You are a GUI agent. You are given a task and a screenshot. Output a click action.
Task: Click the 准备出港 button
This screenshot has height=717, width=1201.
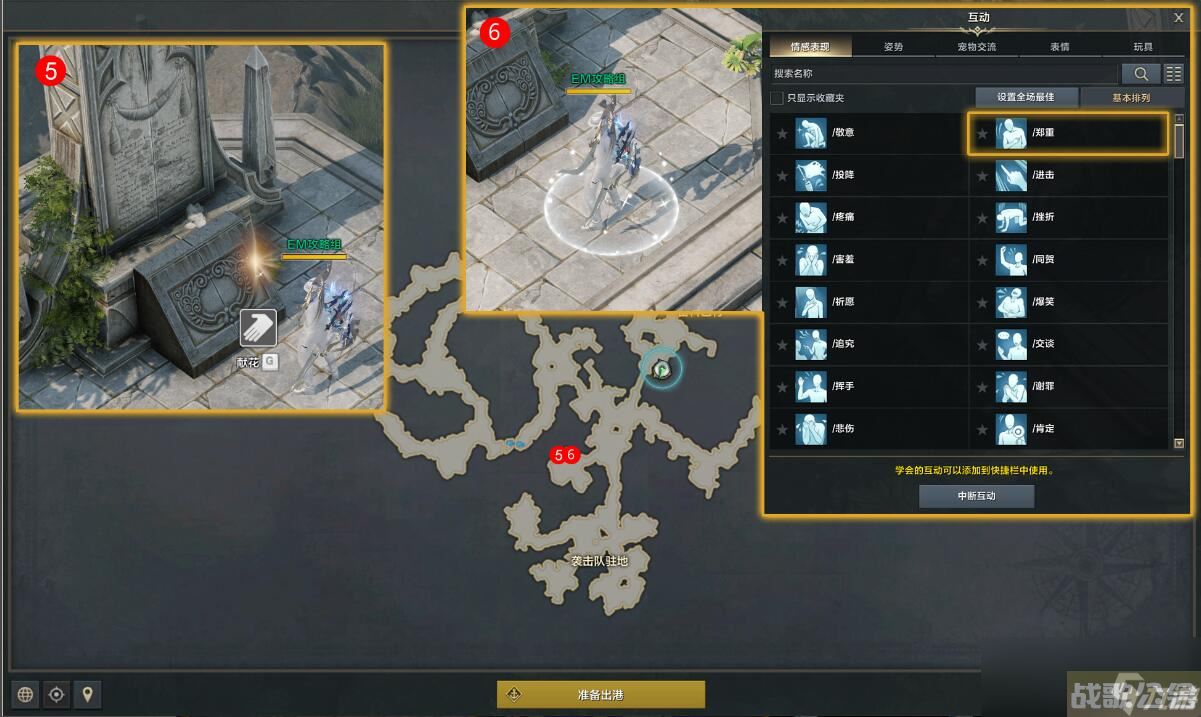[601, 694]
